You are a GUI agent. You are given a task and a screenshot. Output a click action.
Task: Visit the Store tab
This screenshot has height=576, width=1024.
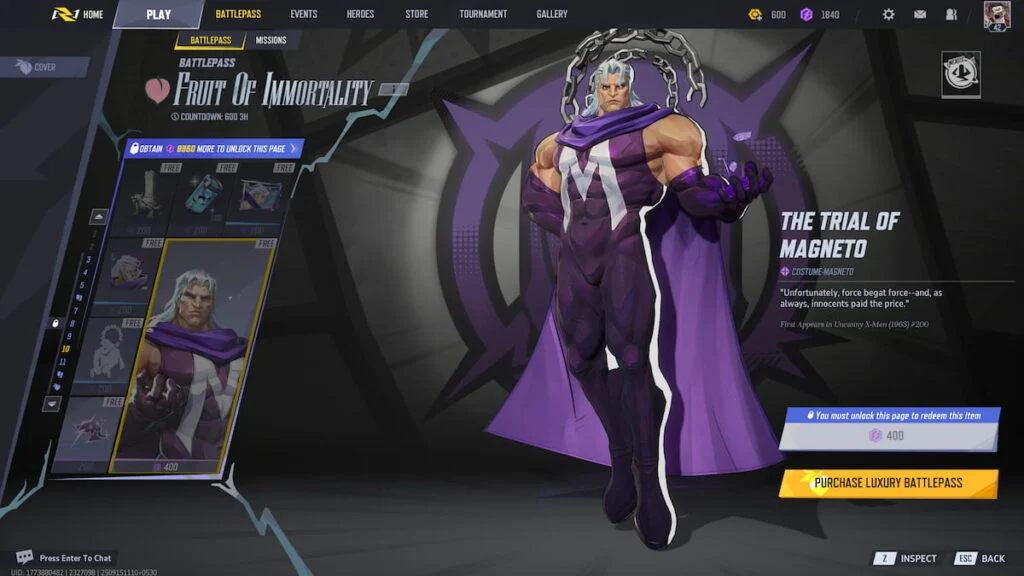417,14
